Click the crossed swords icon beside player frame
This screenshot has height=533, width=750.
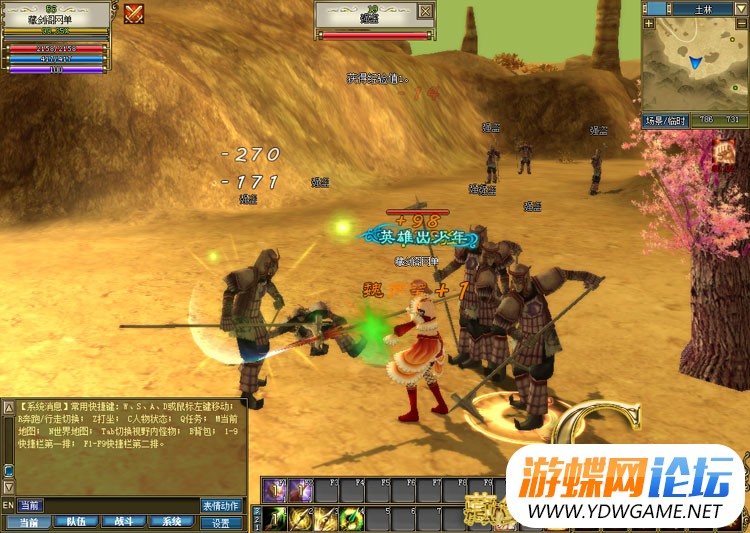click(134, 13)
